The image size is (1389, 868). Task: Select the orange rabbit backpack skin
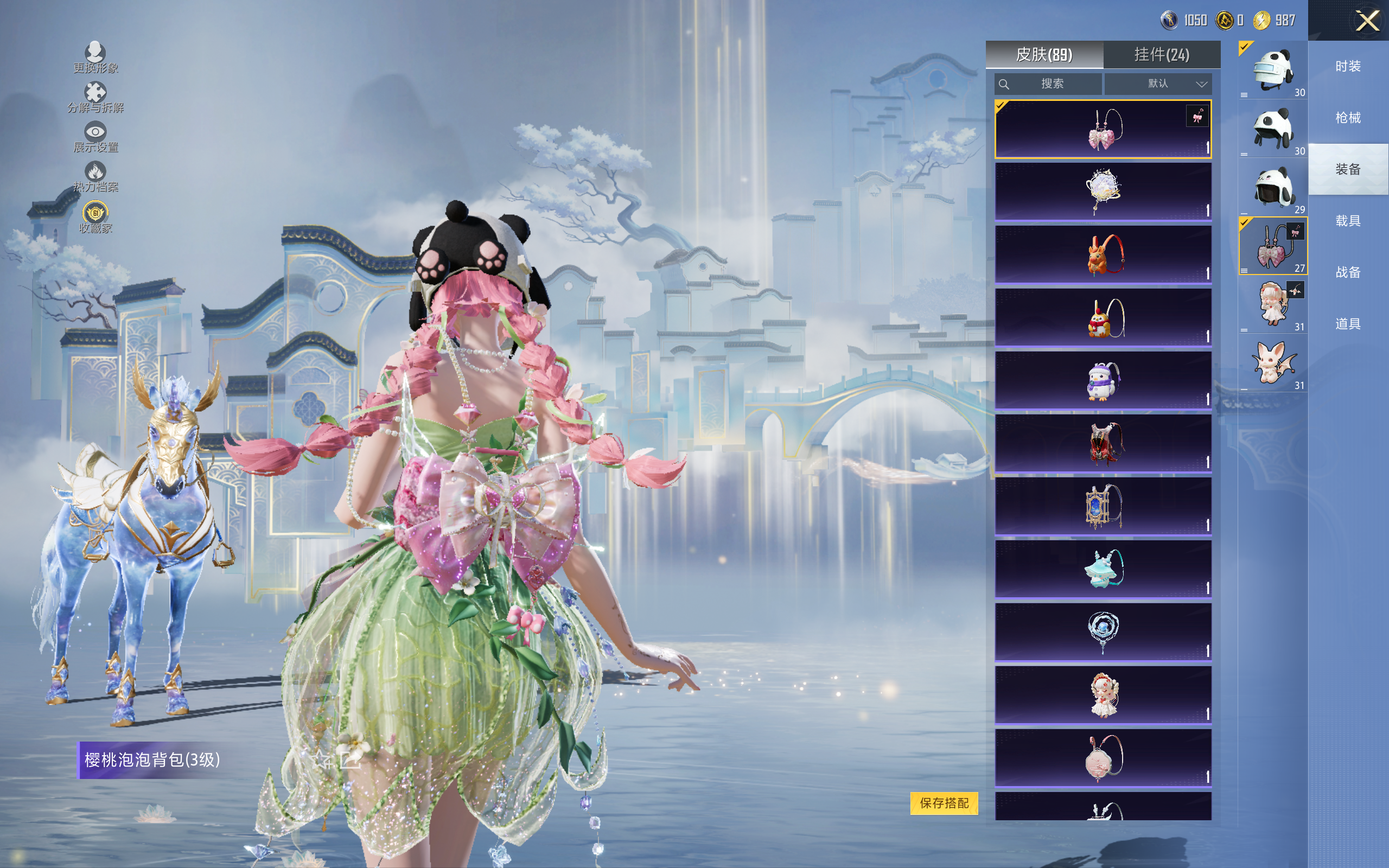pos(1103,254)
